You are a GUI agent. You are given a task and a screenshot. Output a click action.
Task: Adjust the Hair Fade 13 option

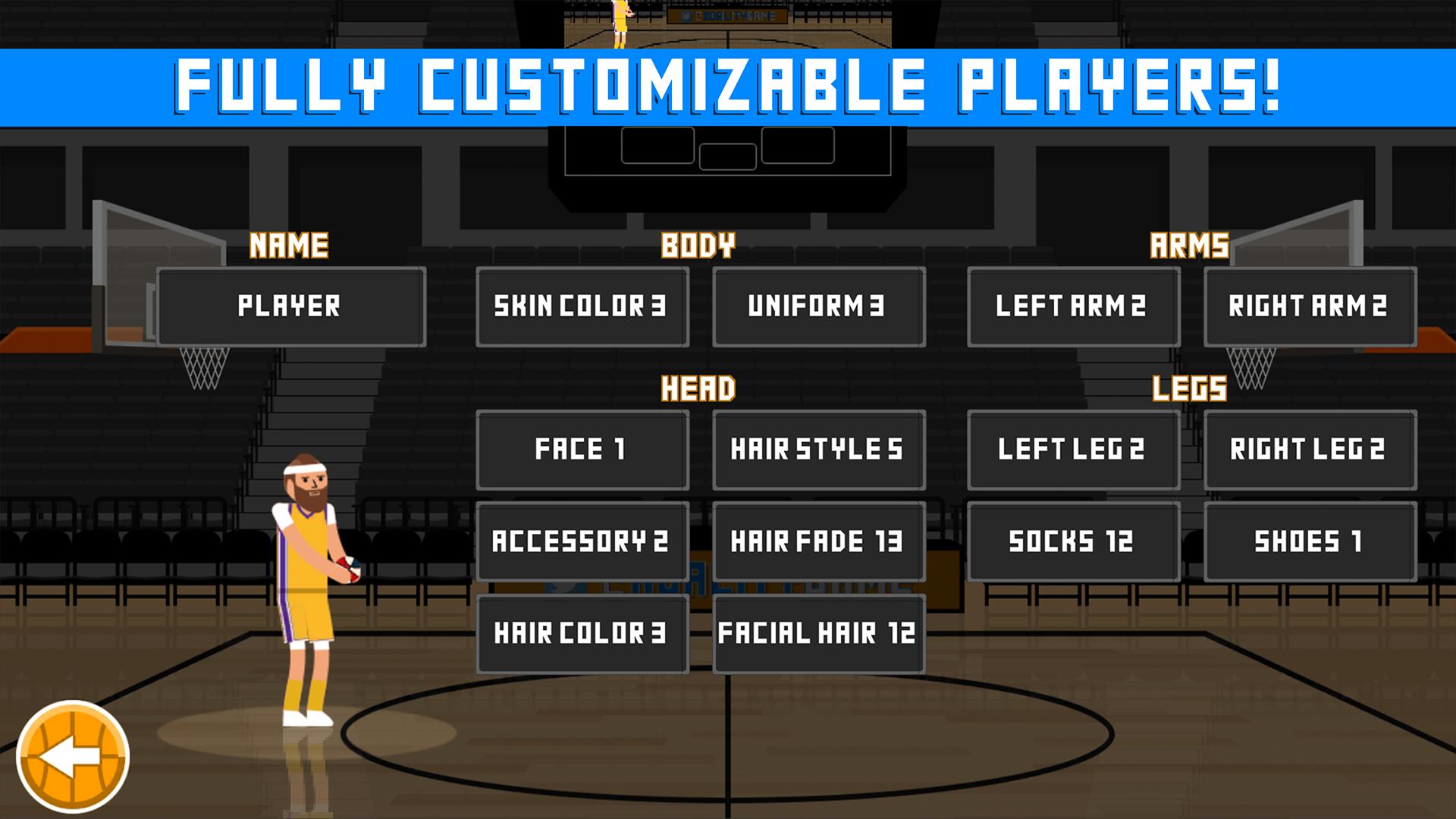click(x=818, y=540)
